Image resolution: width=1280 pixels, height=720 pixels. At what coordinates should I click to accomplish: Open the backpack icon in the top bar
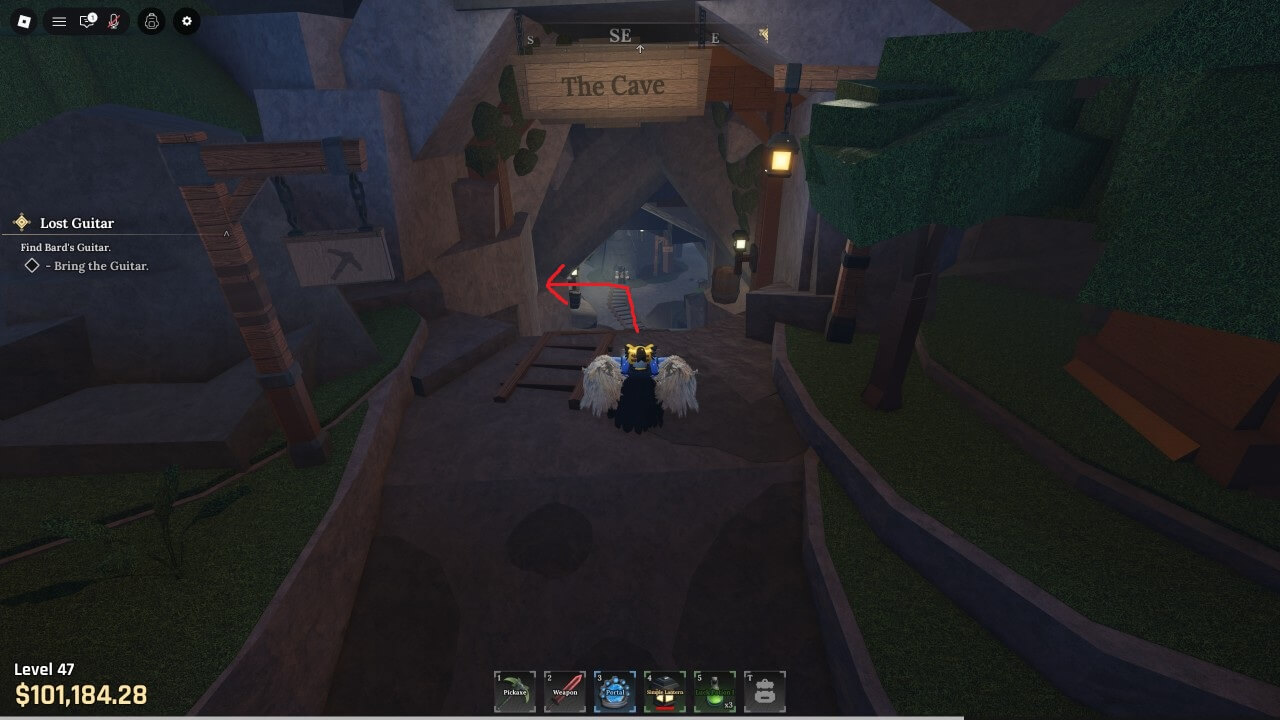(x=151, y=21)
